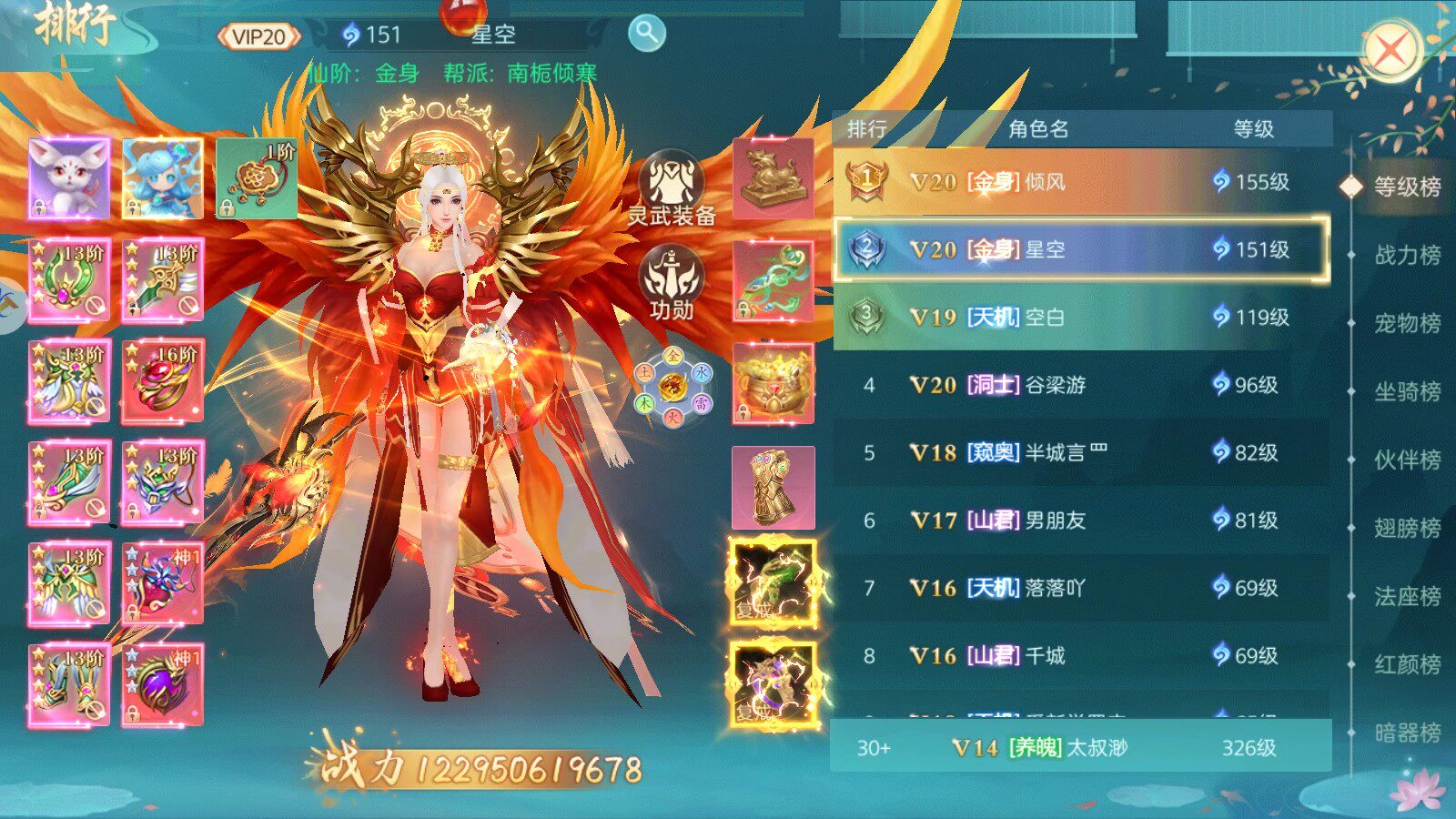This screenshot has height=819, width=1456.
Task: Open the 坐骑榜 mount ranking
Action: tap(1406, 391)
